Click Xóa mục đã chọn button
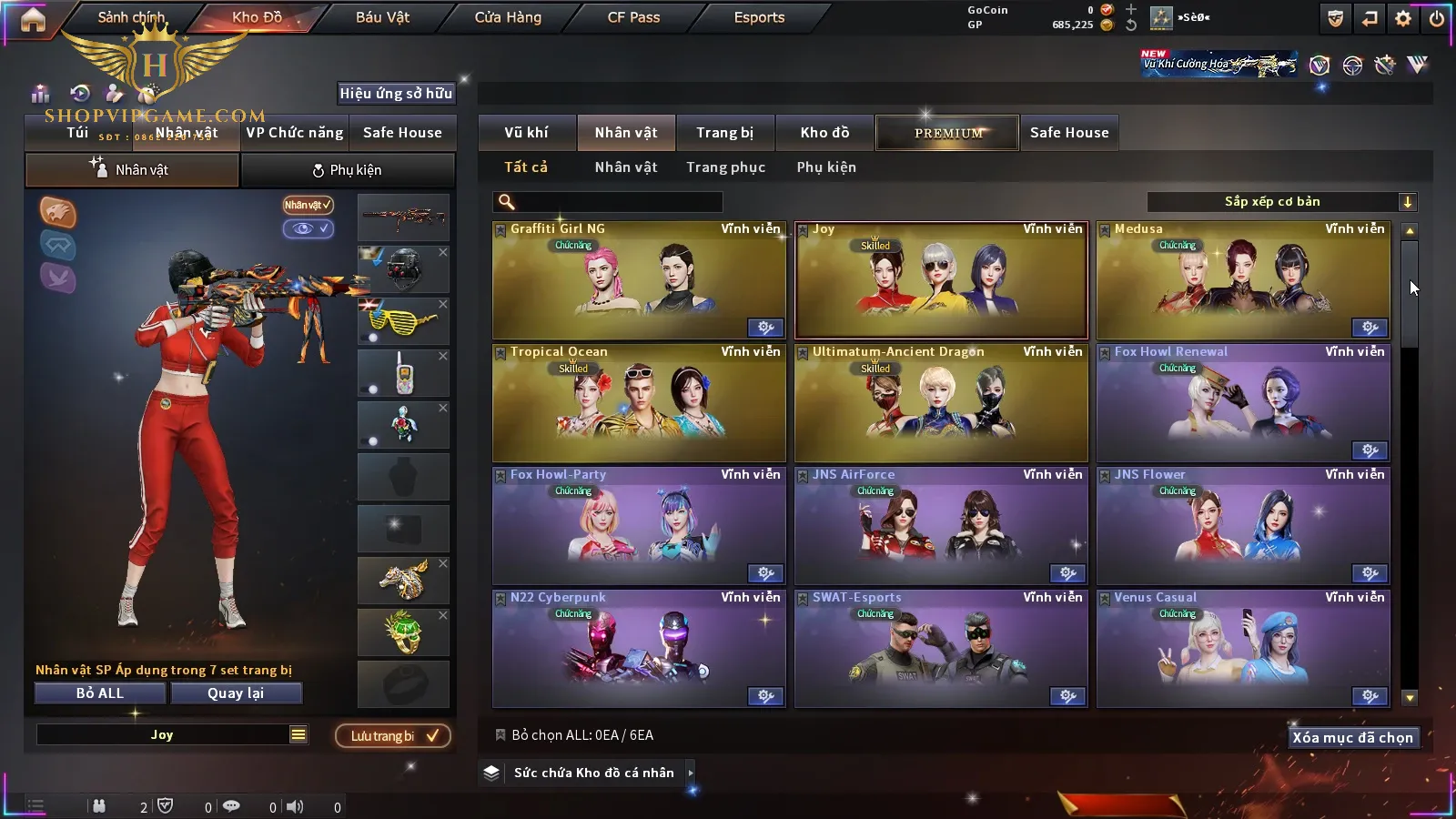The image size is (1456, 819). (1352, 738)
